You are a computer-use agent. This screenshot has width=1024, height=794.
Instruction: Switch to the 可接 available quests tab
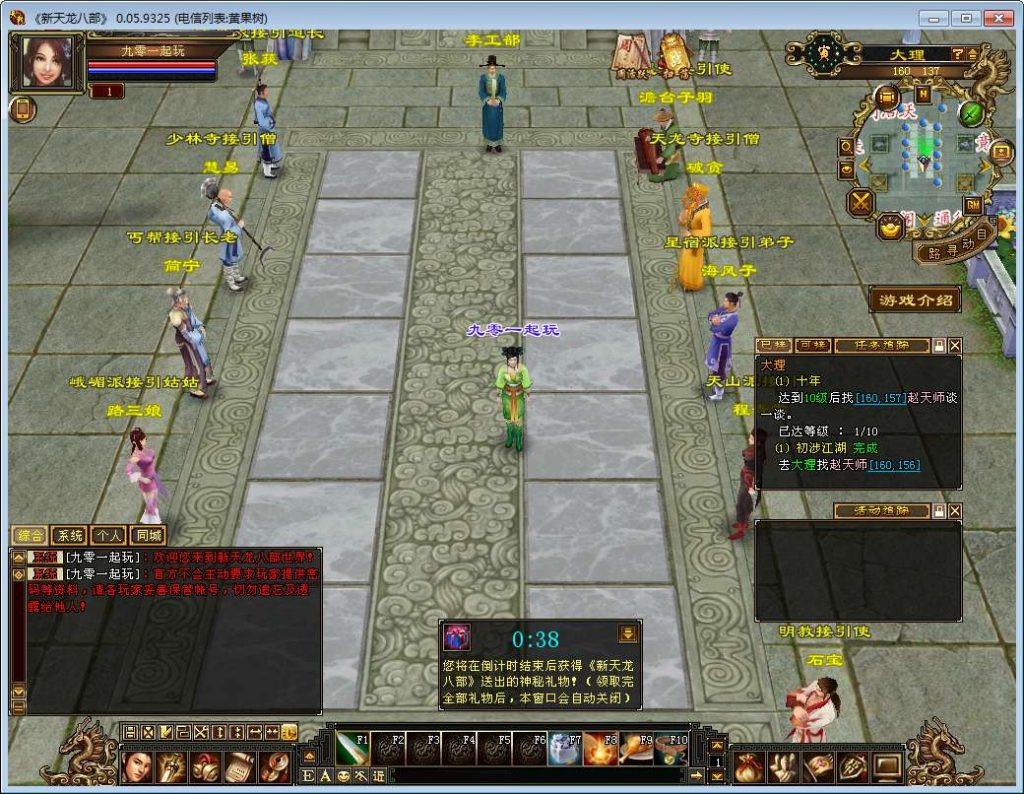pyautogui.click(x=814, y=345)
